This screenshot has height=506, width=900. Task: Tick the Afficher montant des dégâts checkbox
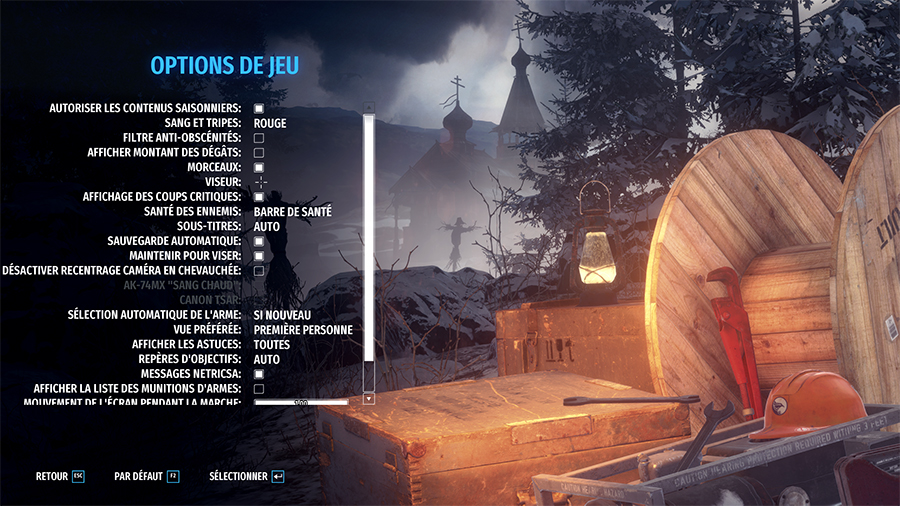point(258,152)
